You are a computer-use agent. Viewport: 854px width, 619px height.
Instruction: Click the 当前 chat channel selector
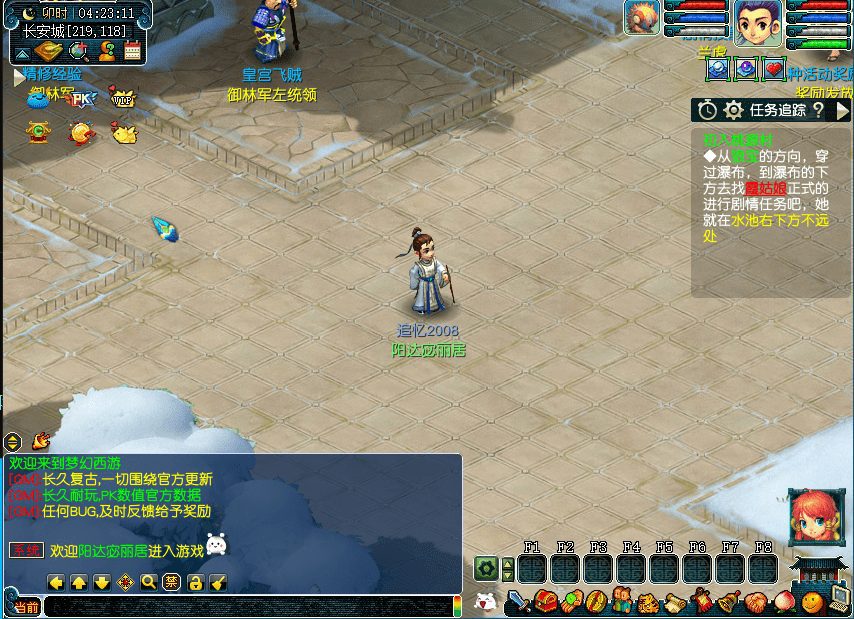pyautogui.click(x=26, y=607)
